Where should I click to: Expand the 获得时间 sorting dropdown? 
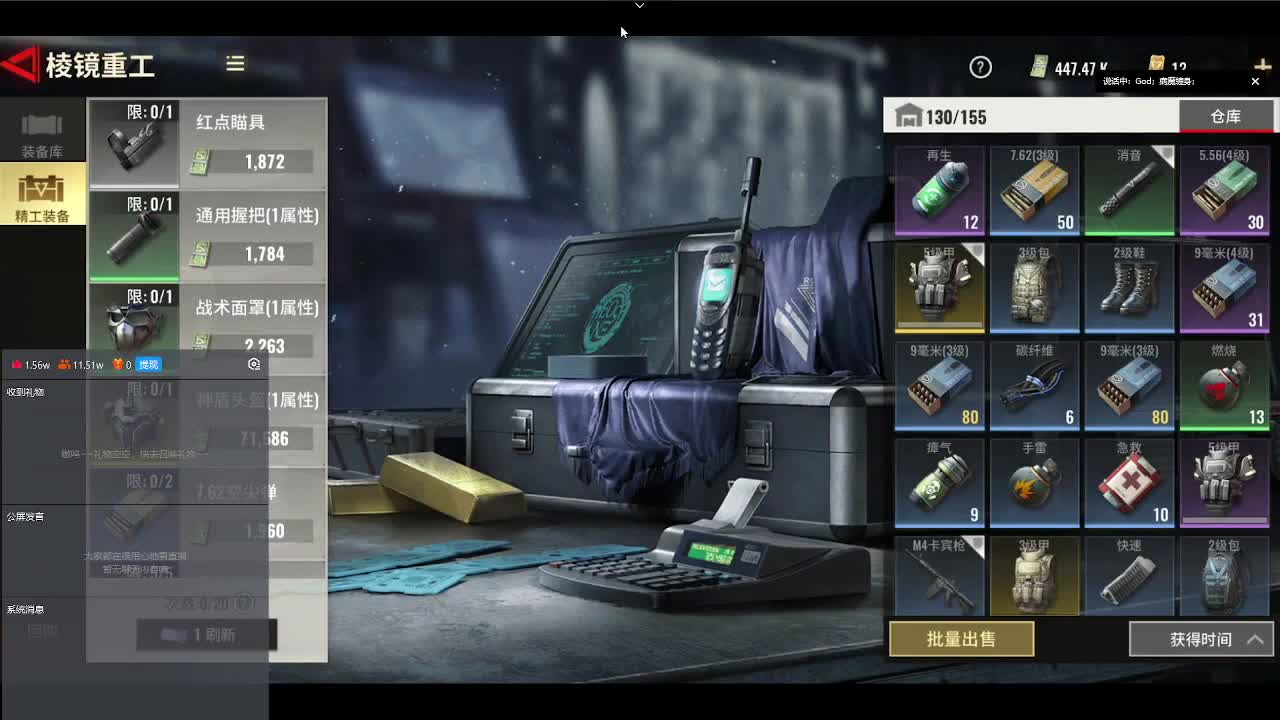pos(1200,639)
